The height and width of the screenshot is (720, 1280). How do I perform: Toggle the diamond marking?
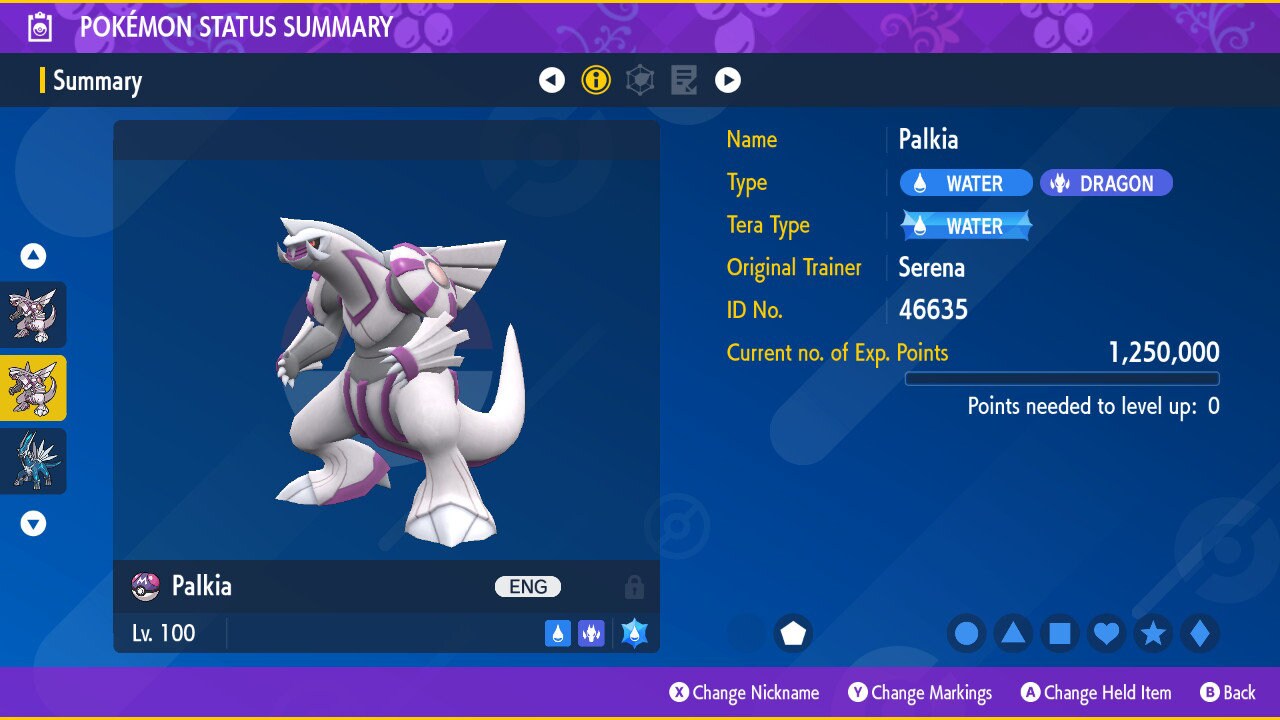point(1200,634)
